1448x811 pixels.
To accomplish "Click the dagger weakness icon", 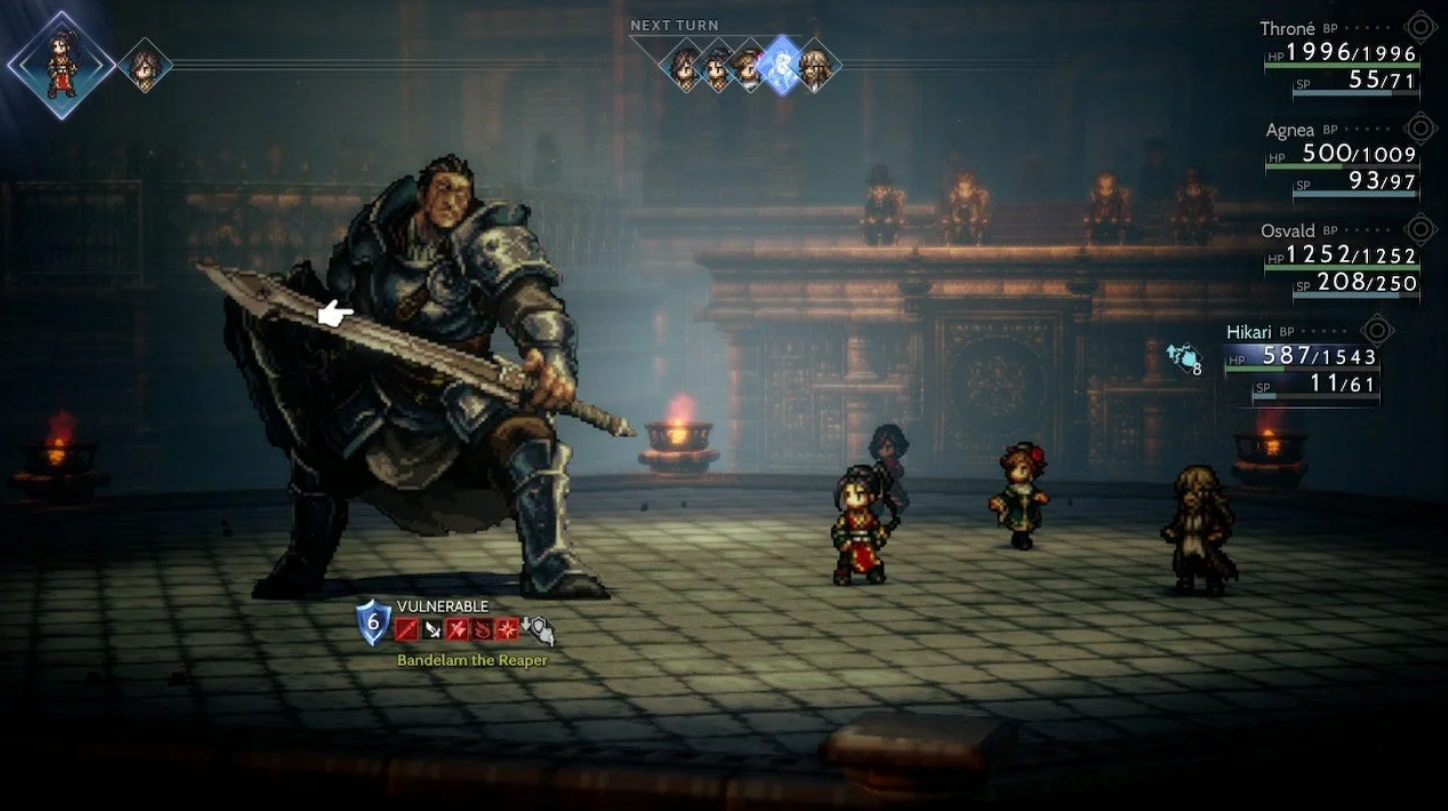I will tap(432, 629).
